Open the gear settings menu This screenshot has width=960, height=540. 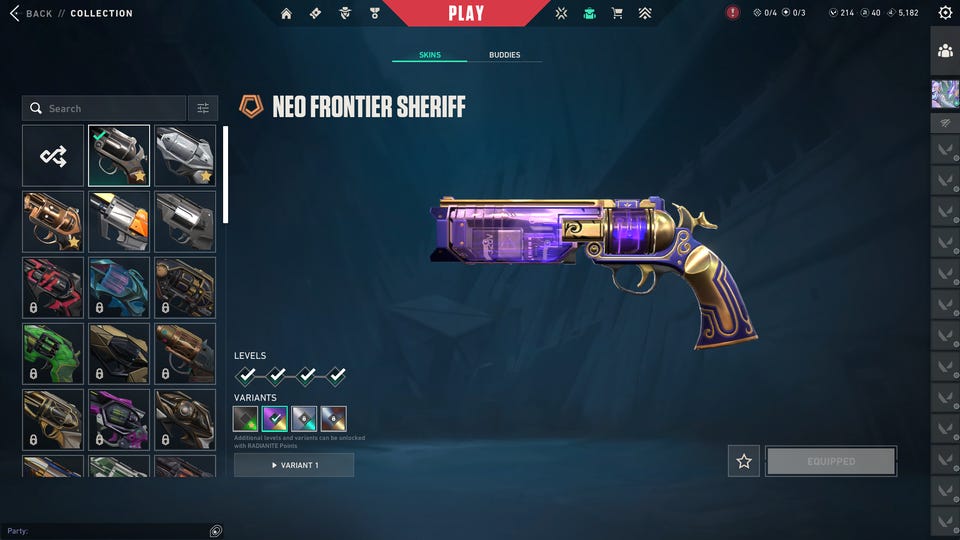coord(945,13)
